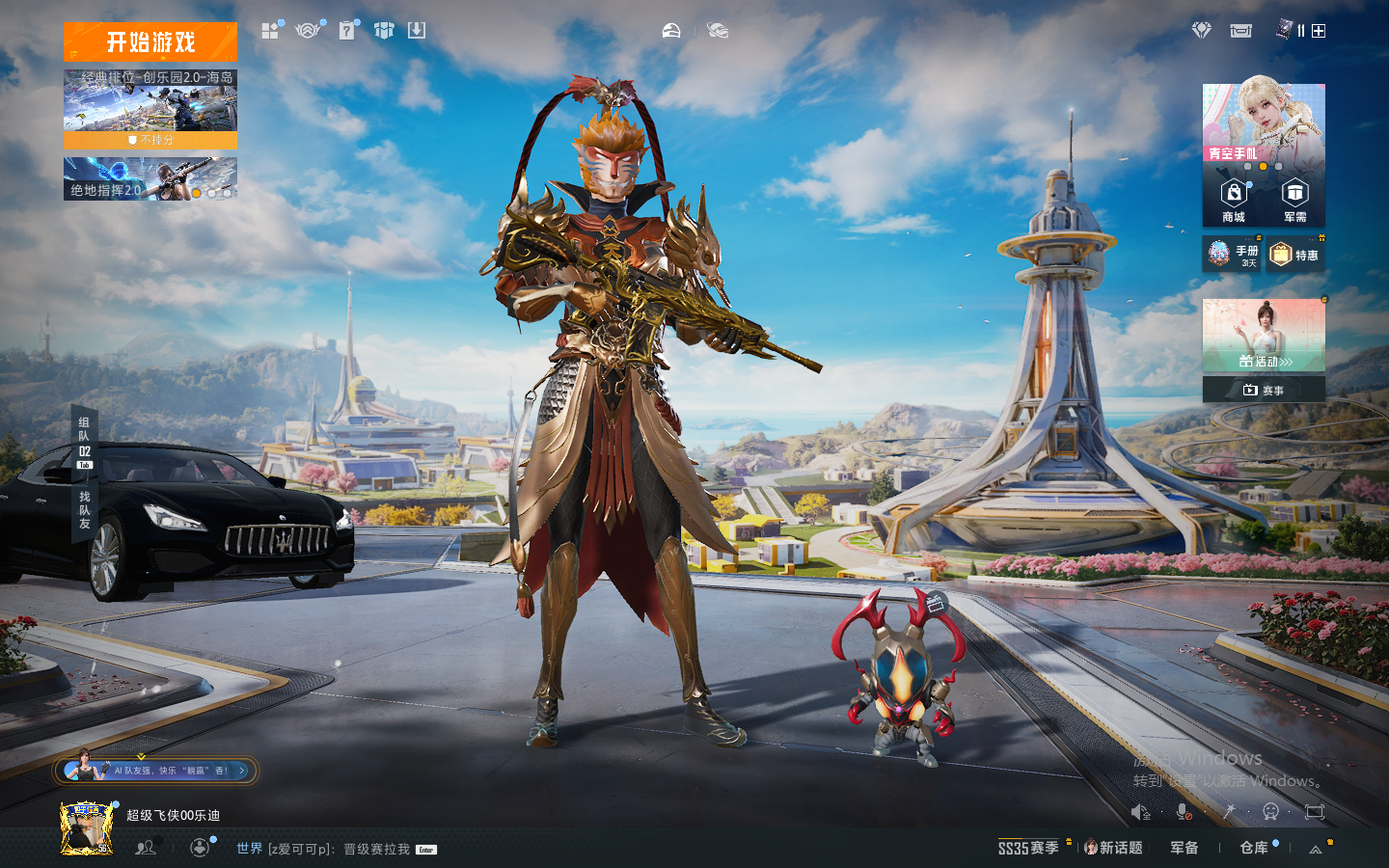Open the 赛事 tournaments button
The height and width of the screenshot is (868, 1389).
[x=1264, y=390]
